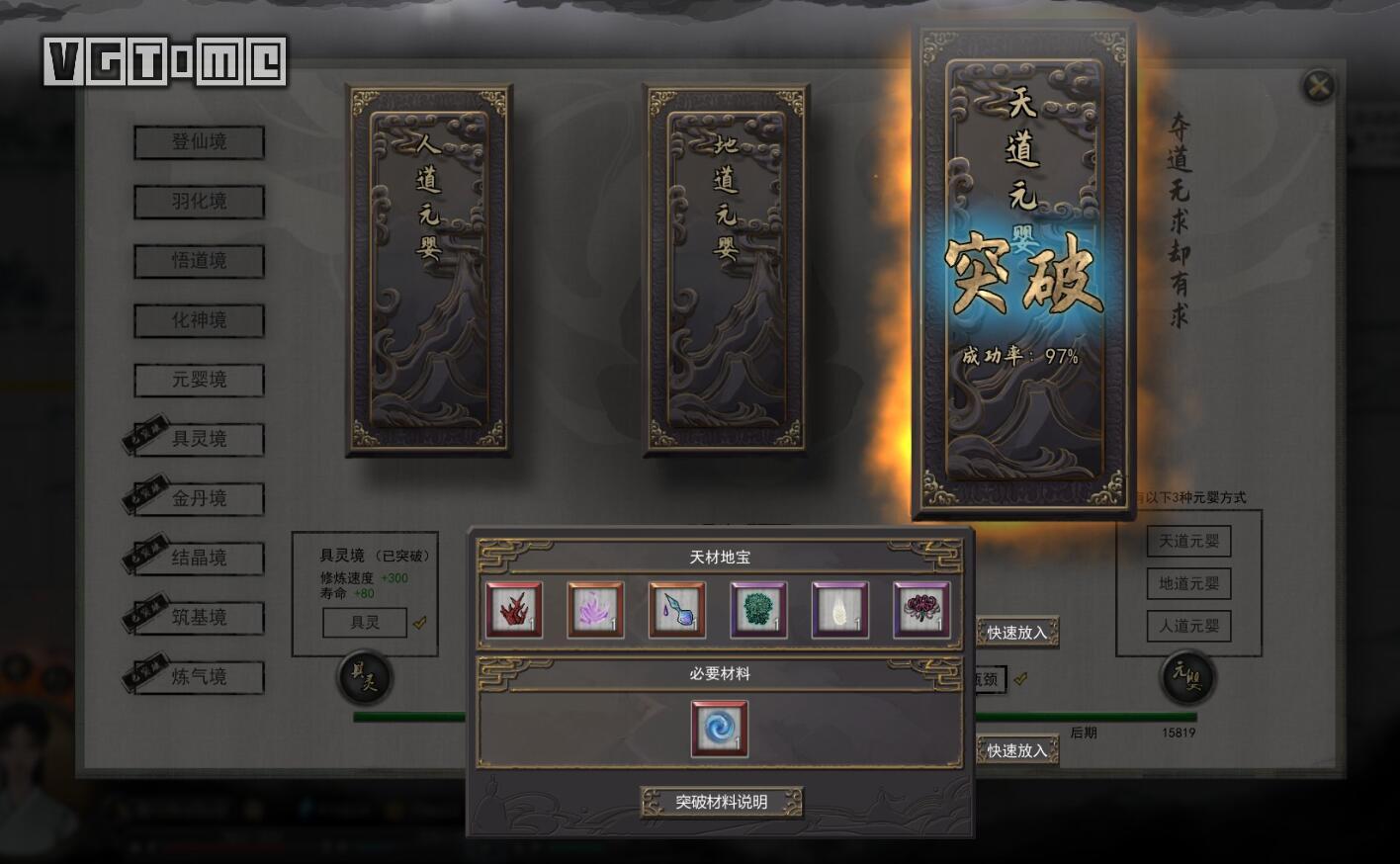Select the red coral treasure slot

coord(514,610)
